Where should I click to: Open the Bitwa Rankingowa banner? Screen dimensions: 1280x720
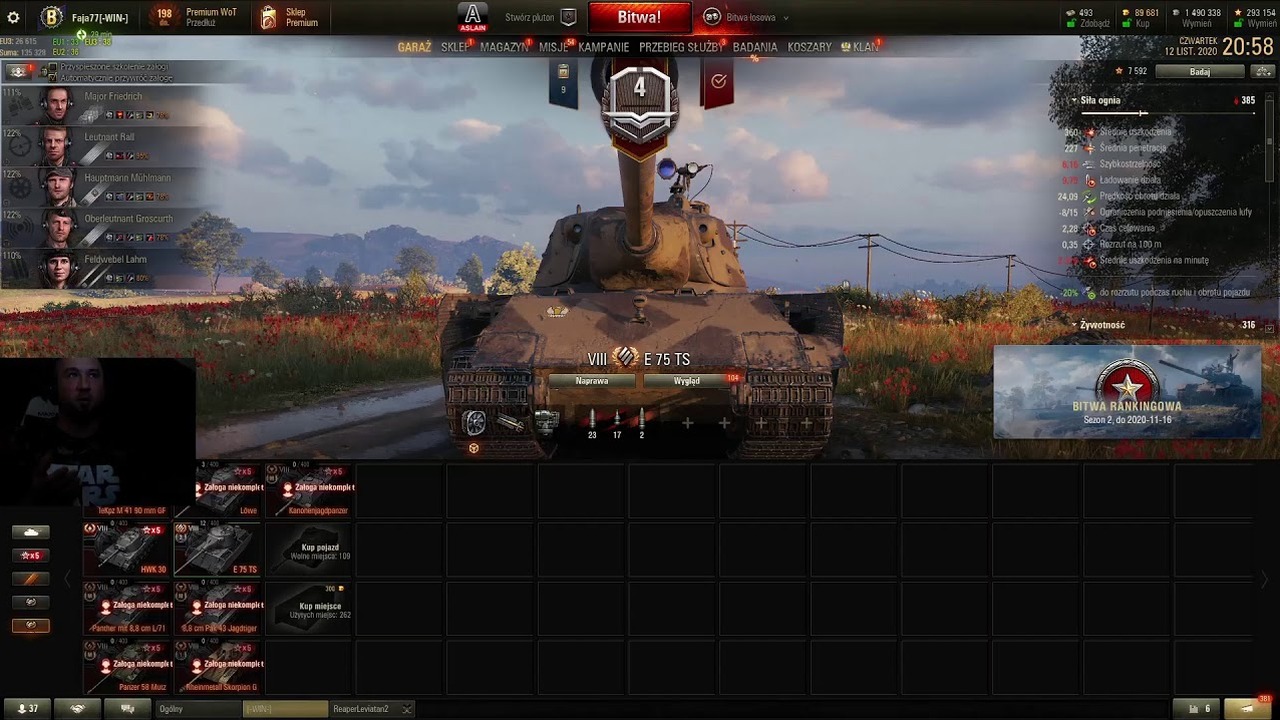1127,392
